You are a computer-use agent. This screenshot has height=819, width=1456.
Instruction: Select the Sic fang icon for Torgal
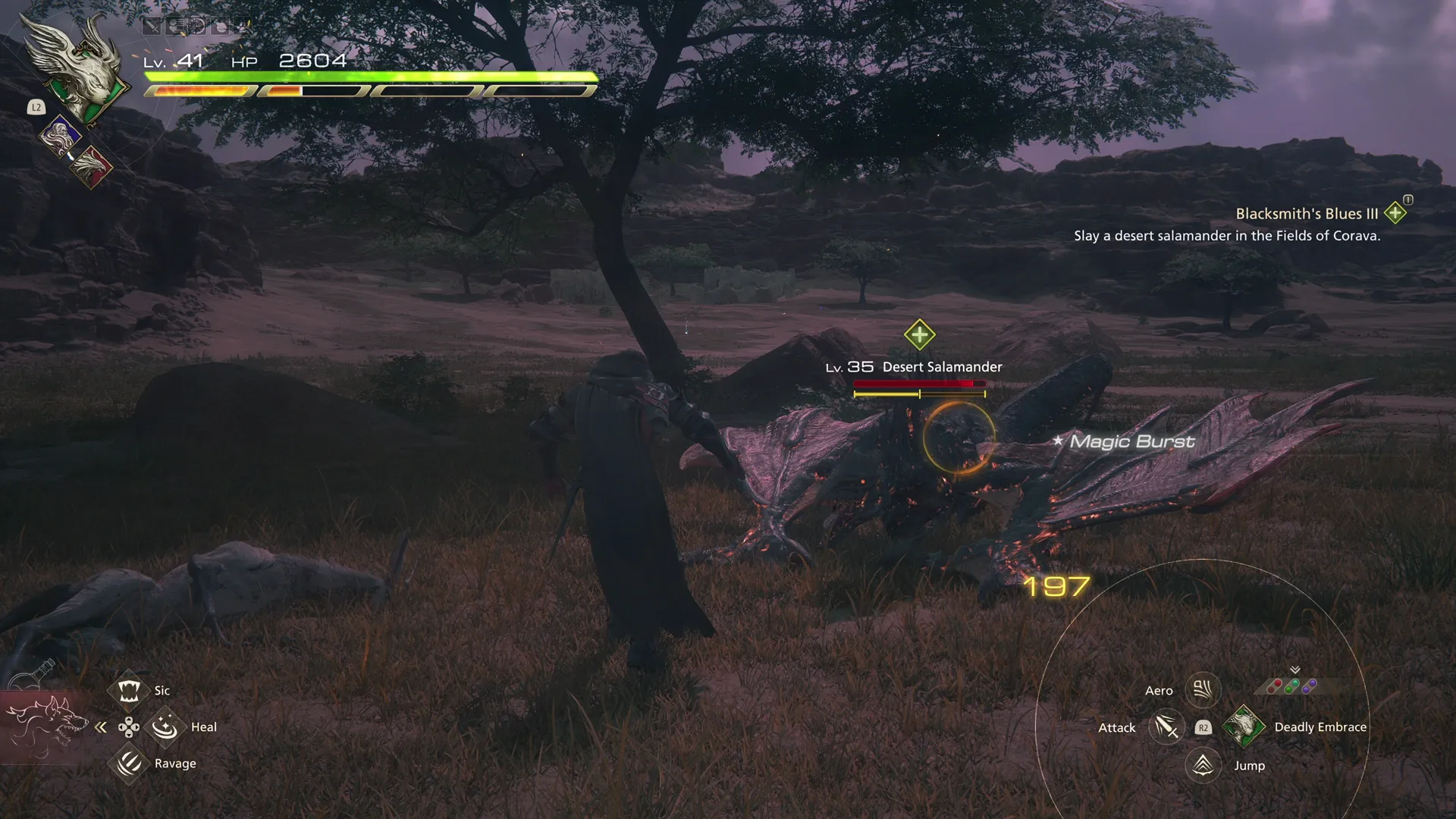(x=129, y=690)
